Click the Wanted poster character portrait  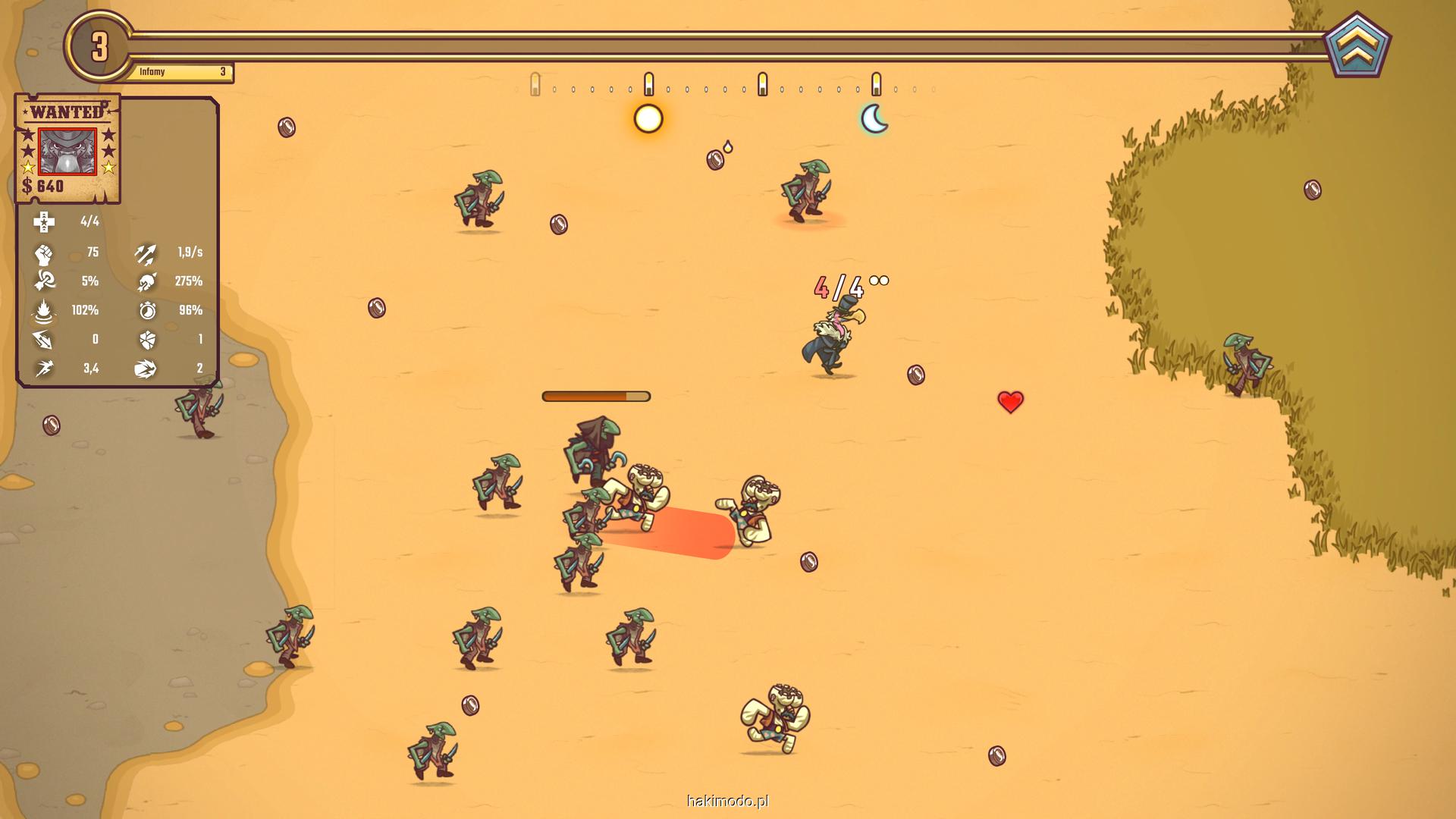(67, 152)
